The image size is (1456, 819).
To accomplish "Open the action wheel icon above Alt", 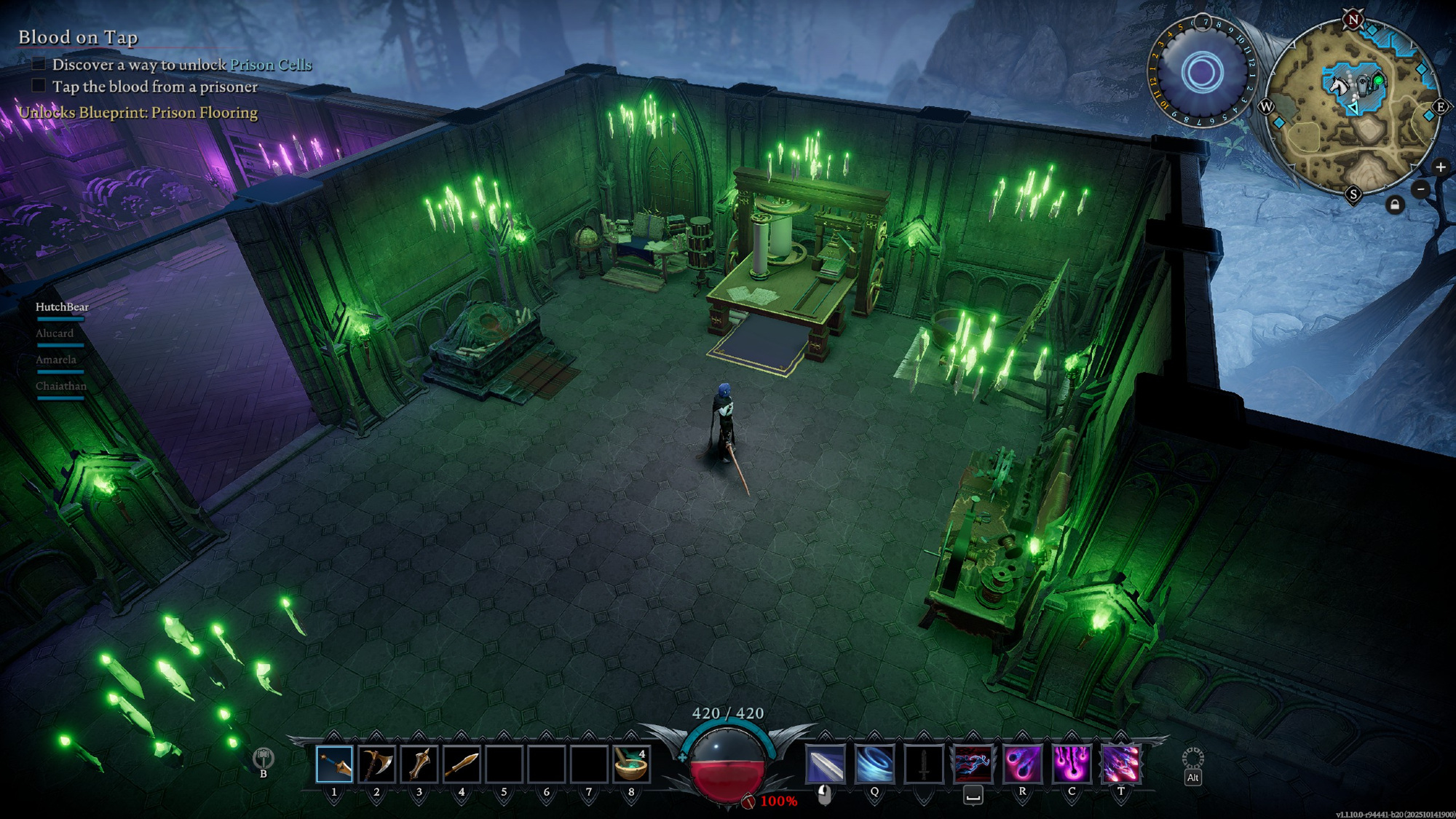I will (x=1192, y=759).
